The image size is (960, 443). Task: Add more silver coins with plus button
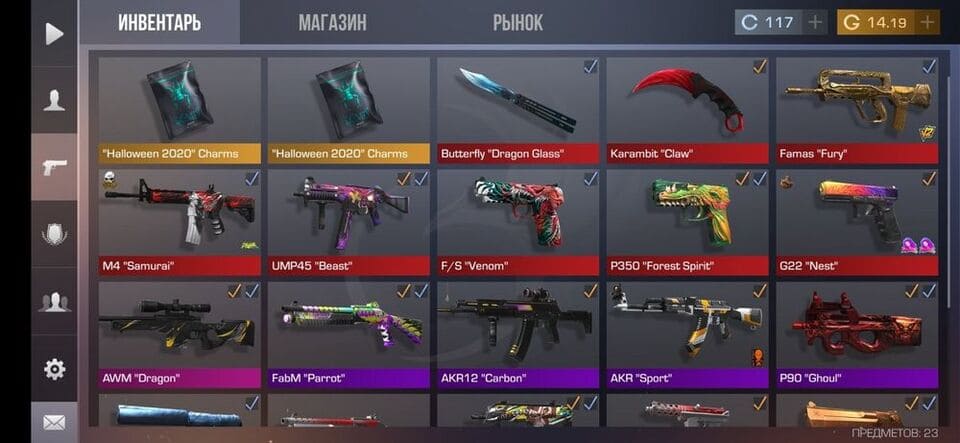(816, 22)
